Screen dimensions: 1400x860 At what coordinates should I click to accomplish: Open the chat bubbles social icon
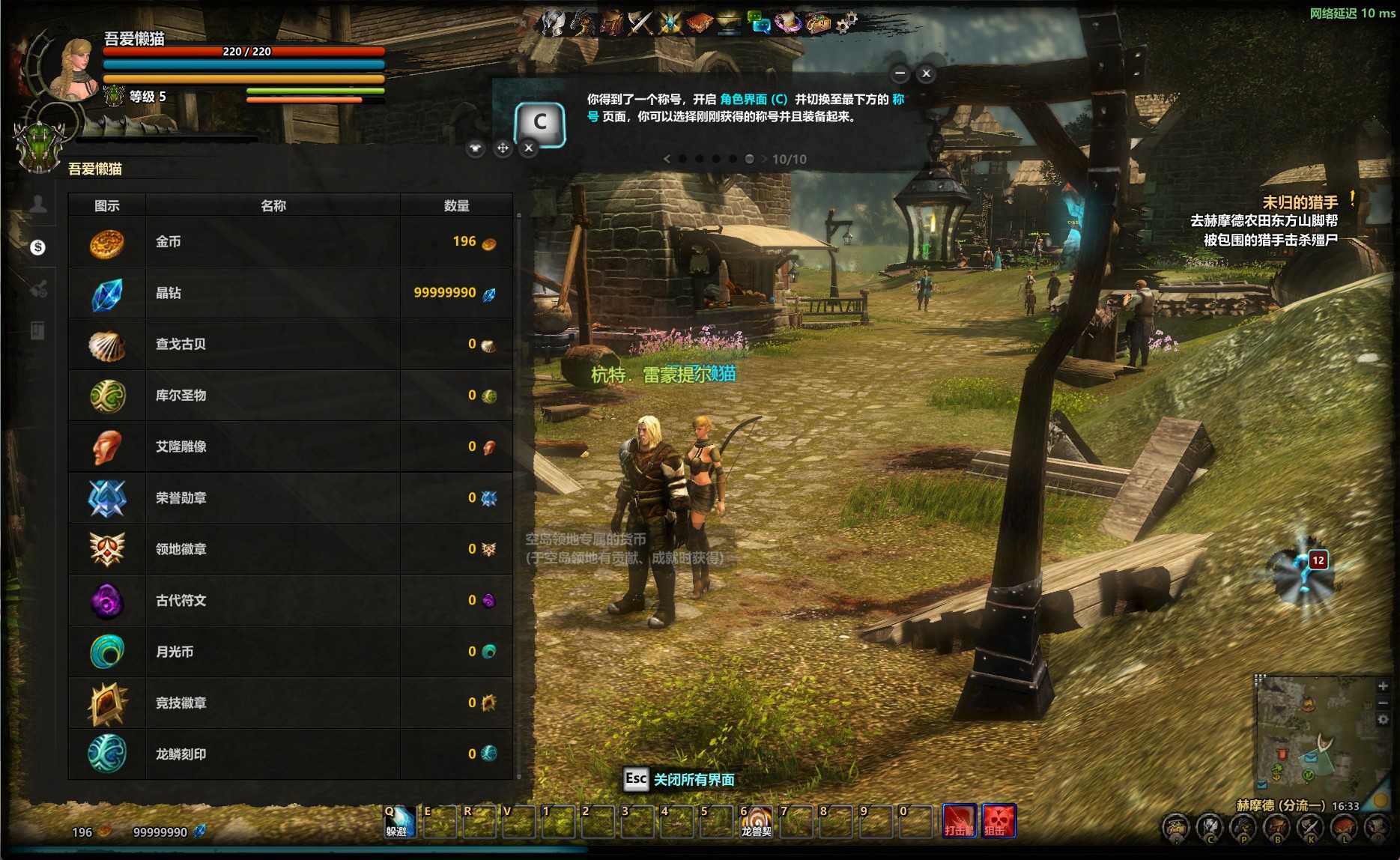pyautogui.click(x=760, y=23)
